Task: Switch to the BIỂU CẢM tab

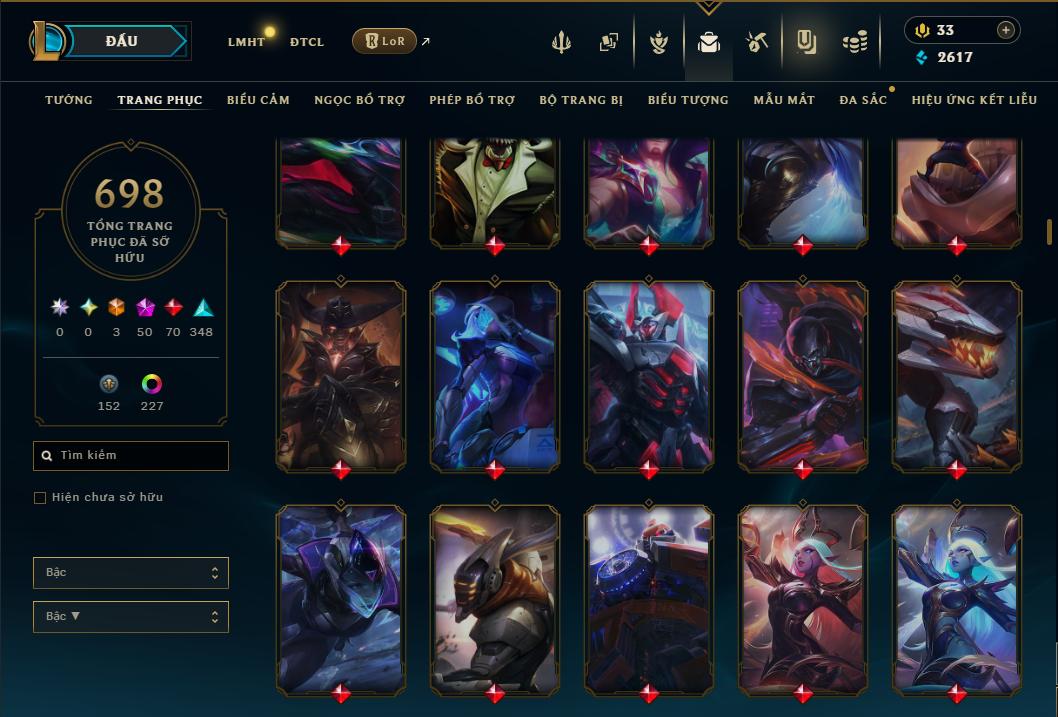Action: pyautogui.click(x=258, y=100)
